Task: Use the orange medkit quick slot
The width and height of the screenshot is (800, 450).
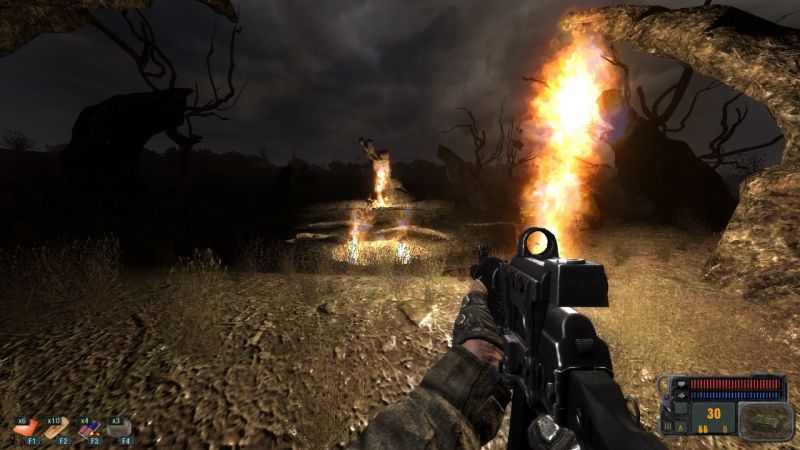Action: (26, 430)
